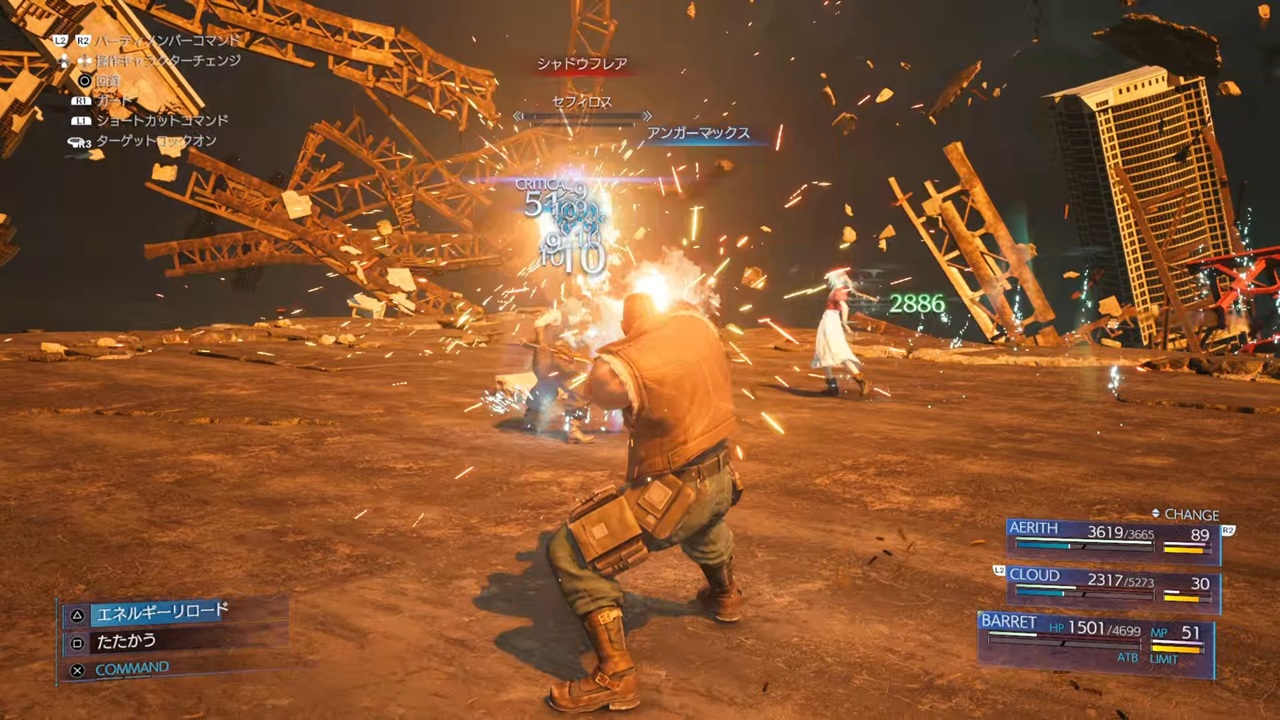1280x720 pixels.
Task: Click the up/down arrows beside CHANGE
Action: pyautogui.click(x=1156, y=513)
